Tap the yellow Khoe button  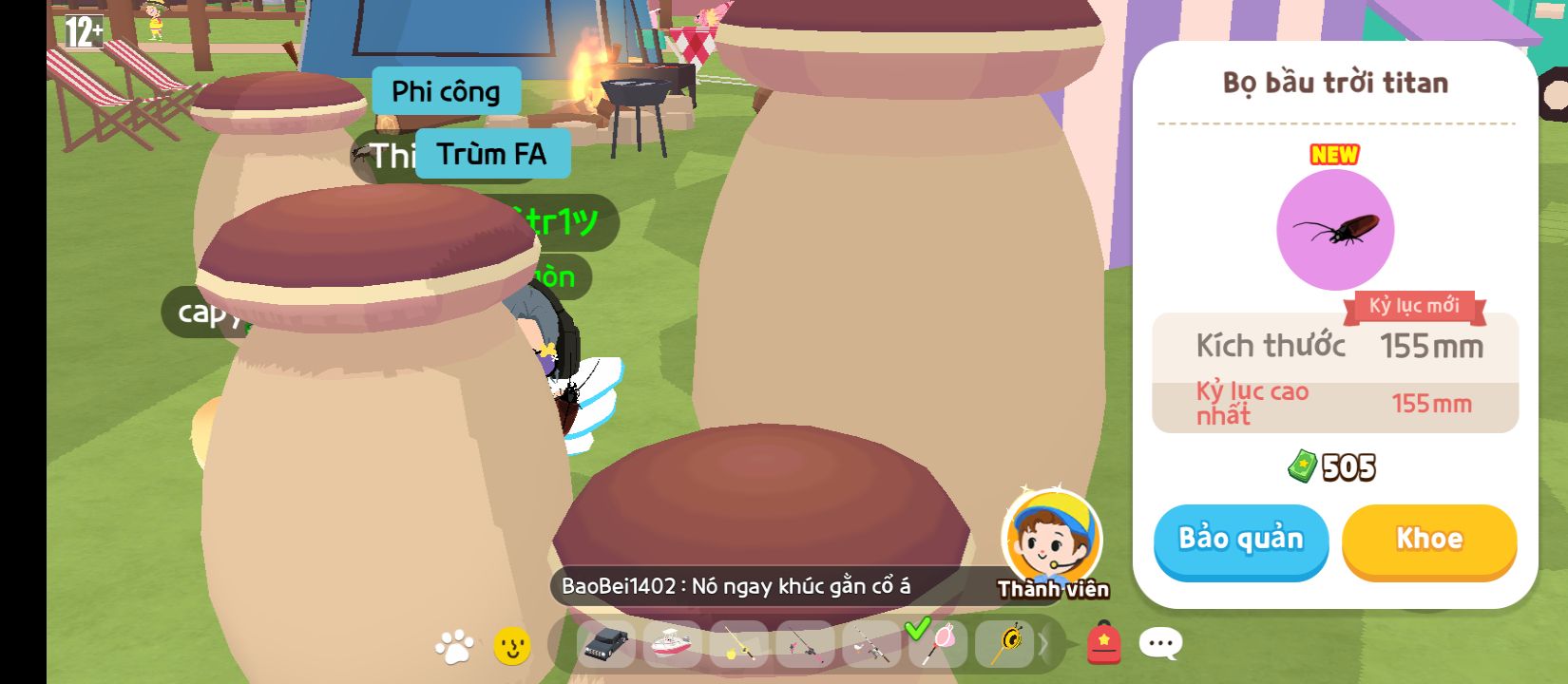pos(1428,539)
